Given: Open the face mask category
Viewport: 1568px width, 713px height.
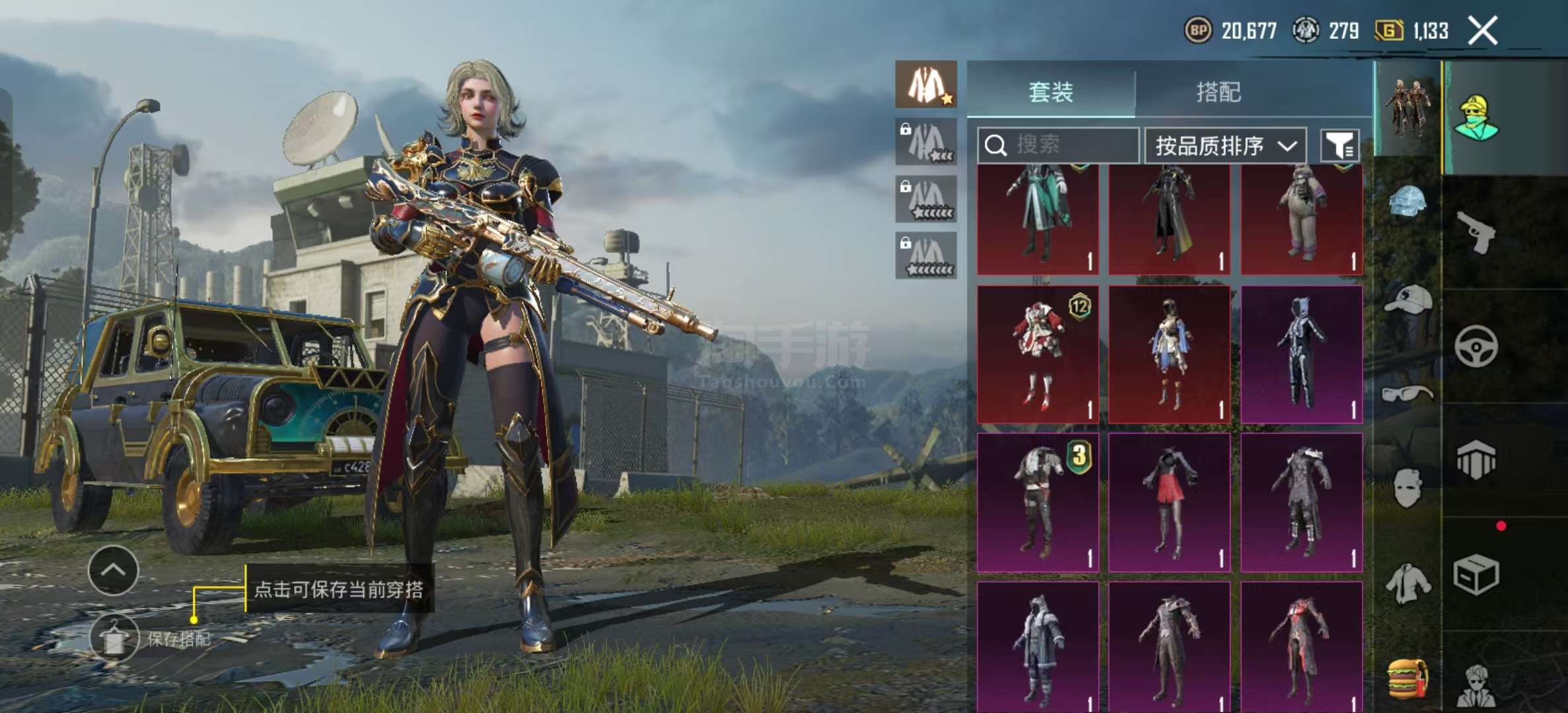Looking at the screenshot, I should (x=1407, y=487).
